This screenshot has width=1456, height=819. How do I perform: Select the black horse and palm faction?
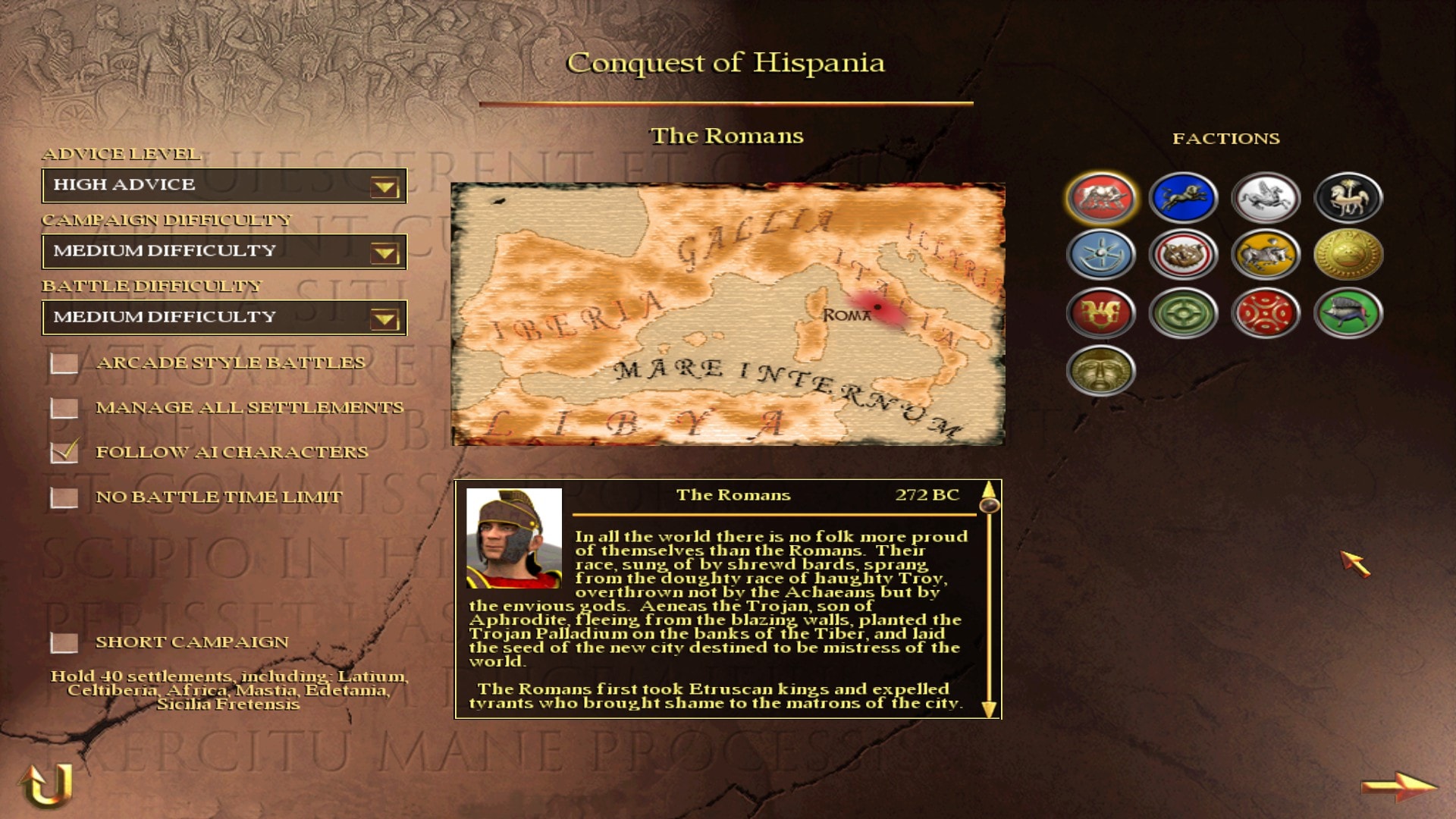[x=1348, y=198]
